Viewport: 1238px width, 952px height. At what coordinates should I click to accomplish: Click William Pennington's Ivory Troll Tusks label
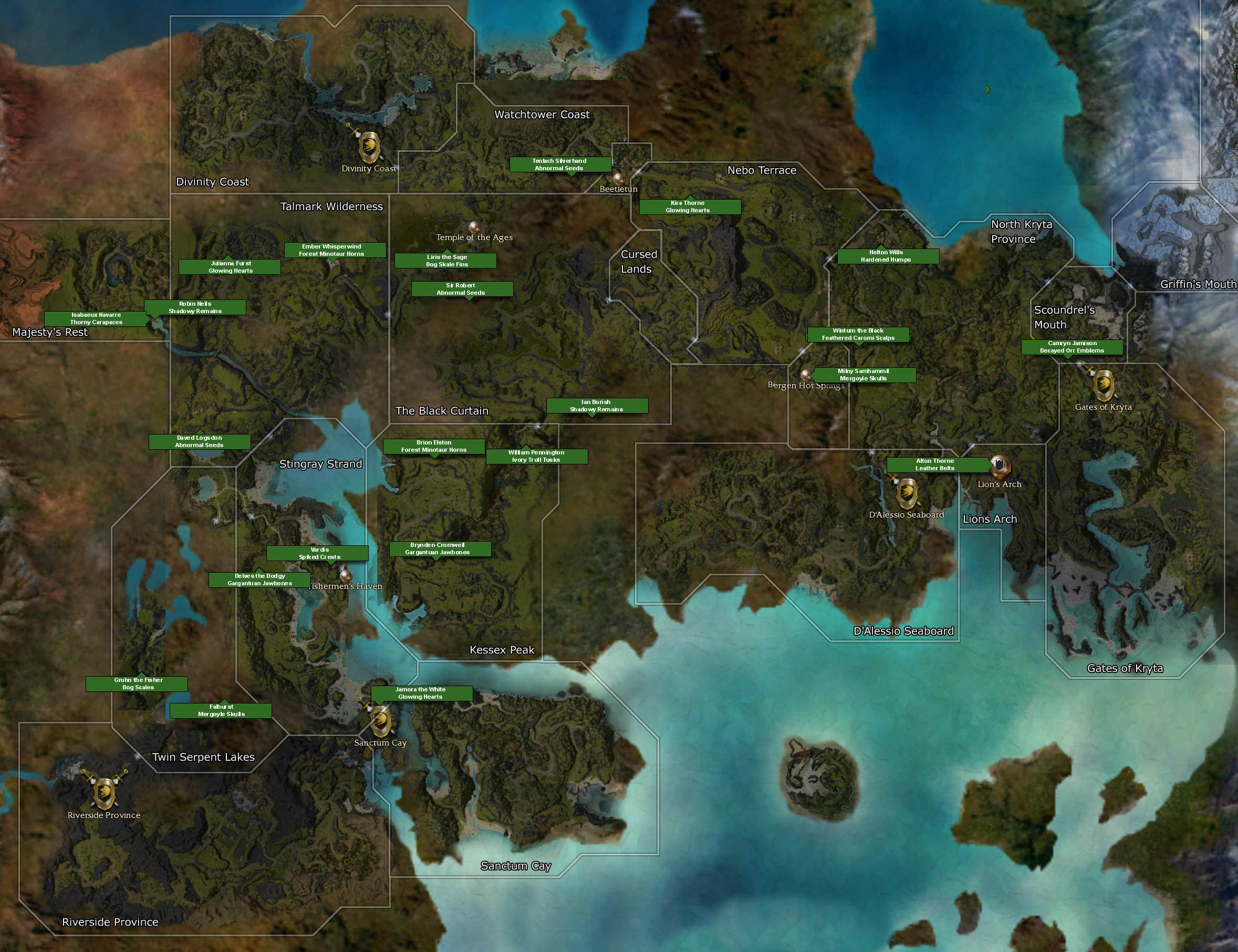[537, 456]
